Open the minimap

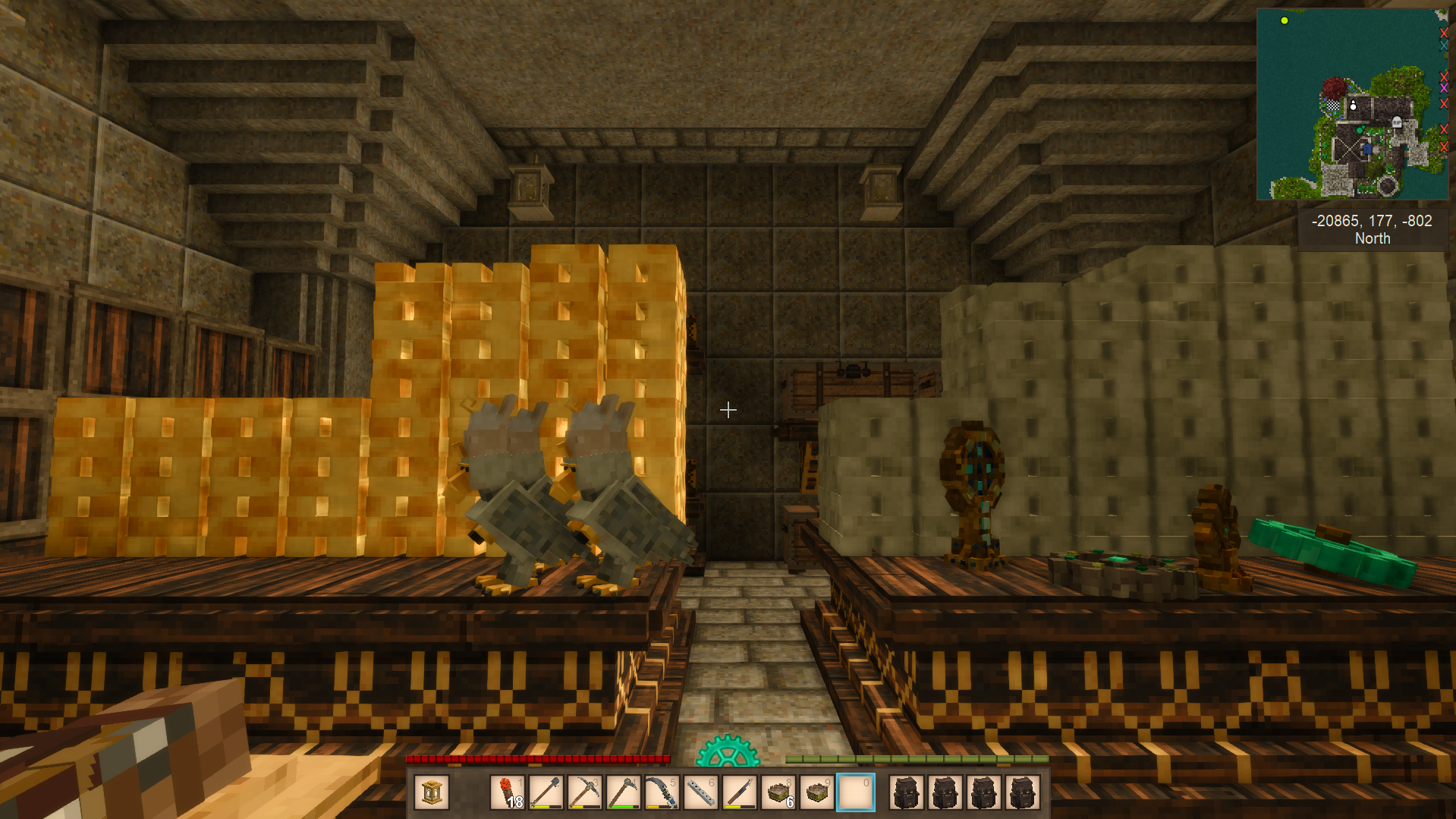tap(1352, 104)
